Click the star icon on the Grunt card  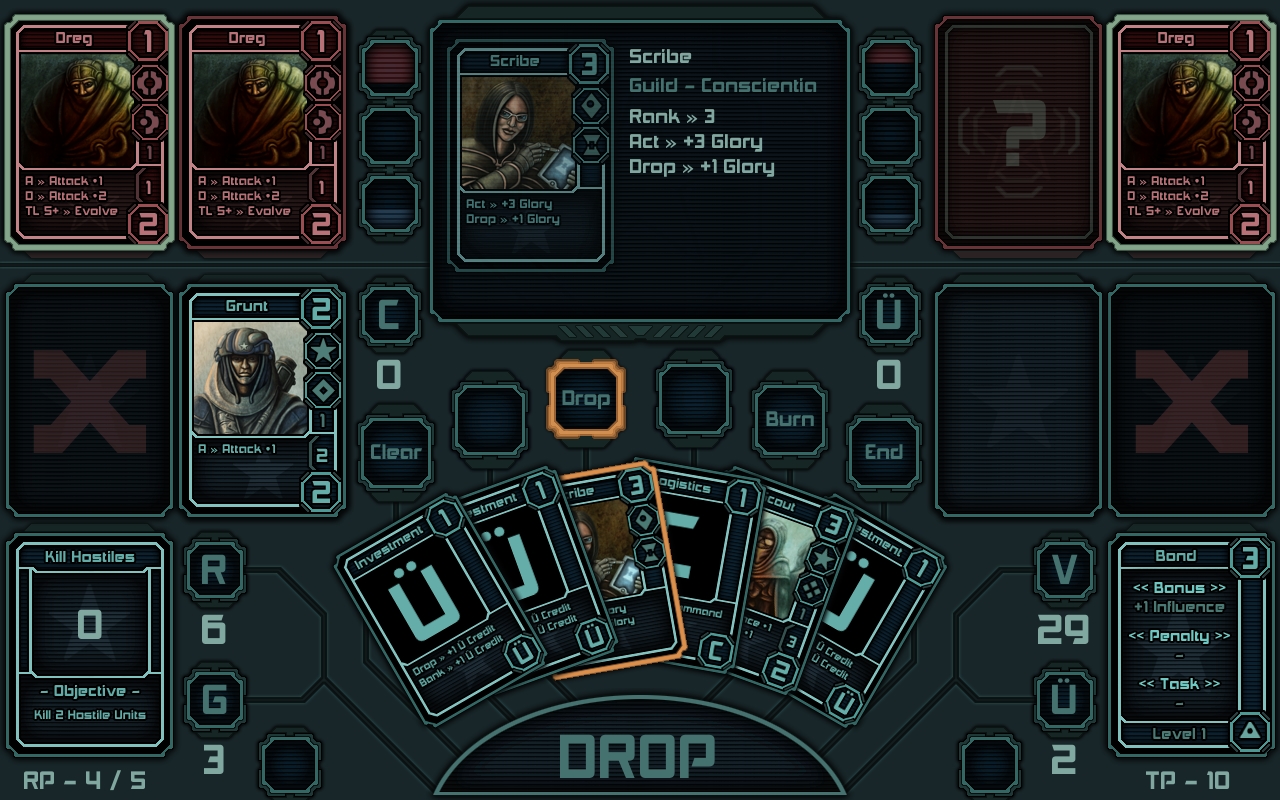point(323,352)
